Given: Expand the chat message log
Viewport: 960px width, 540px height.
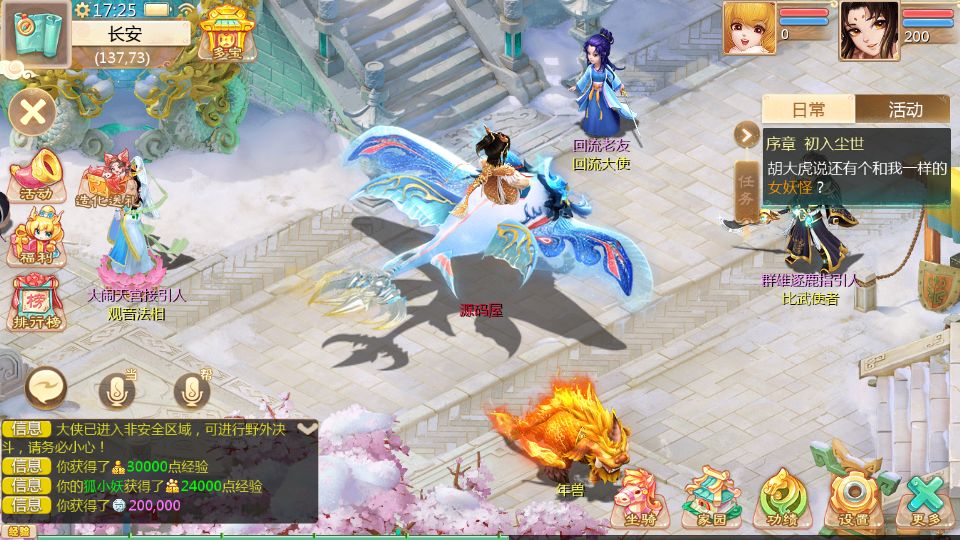Looking at the screenshot, I should click(308, 428).
